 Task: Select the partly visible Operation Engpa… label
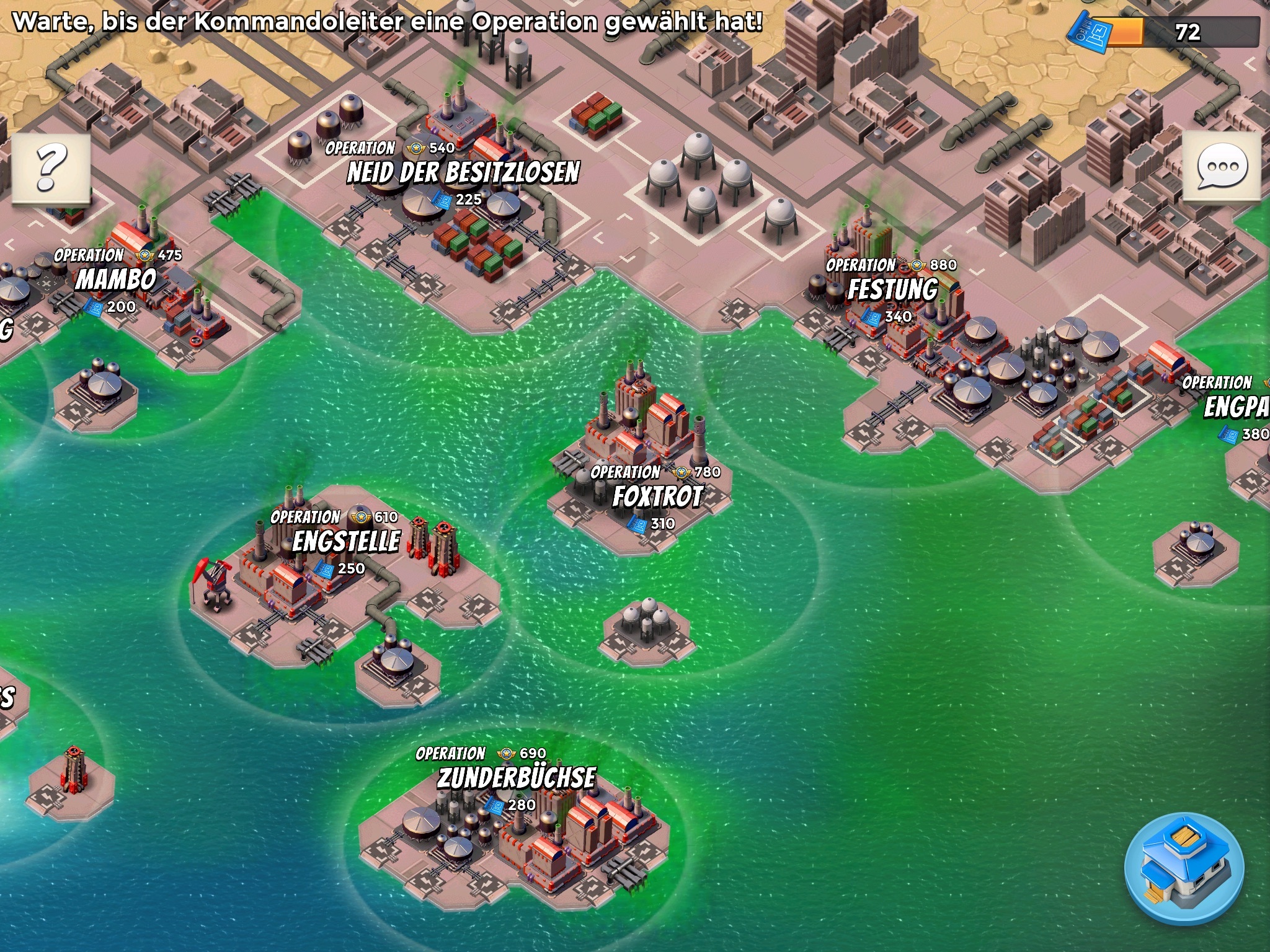1235,407
